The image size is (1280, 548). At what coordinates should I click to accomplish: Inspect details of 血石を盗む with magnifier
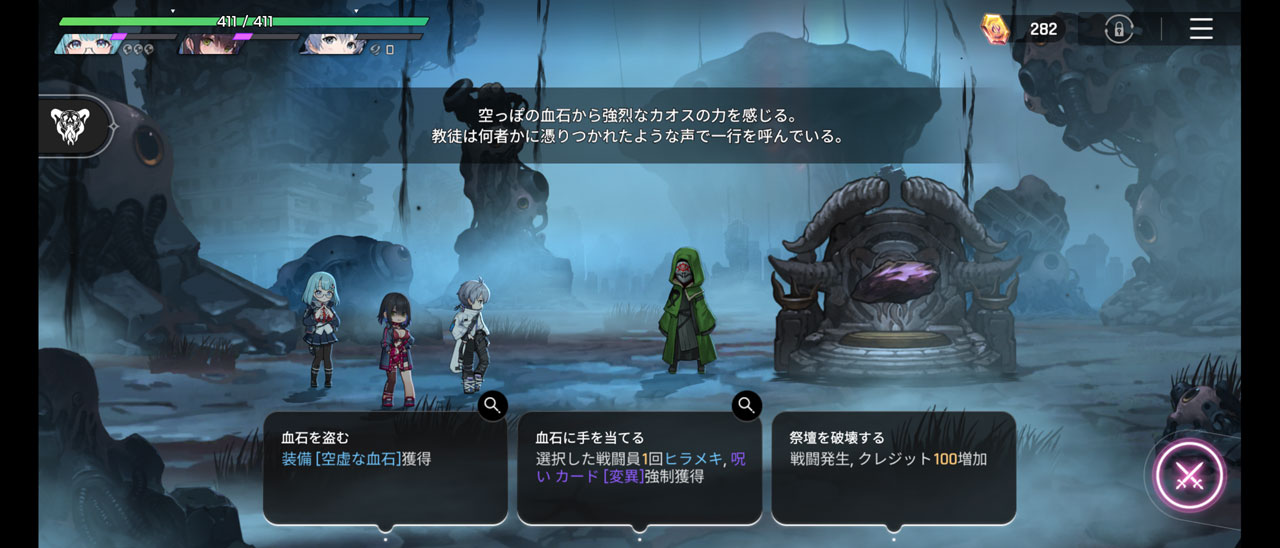[492, 405]
